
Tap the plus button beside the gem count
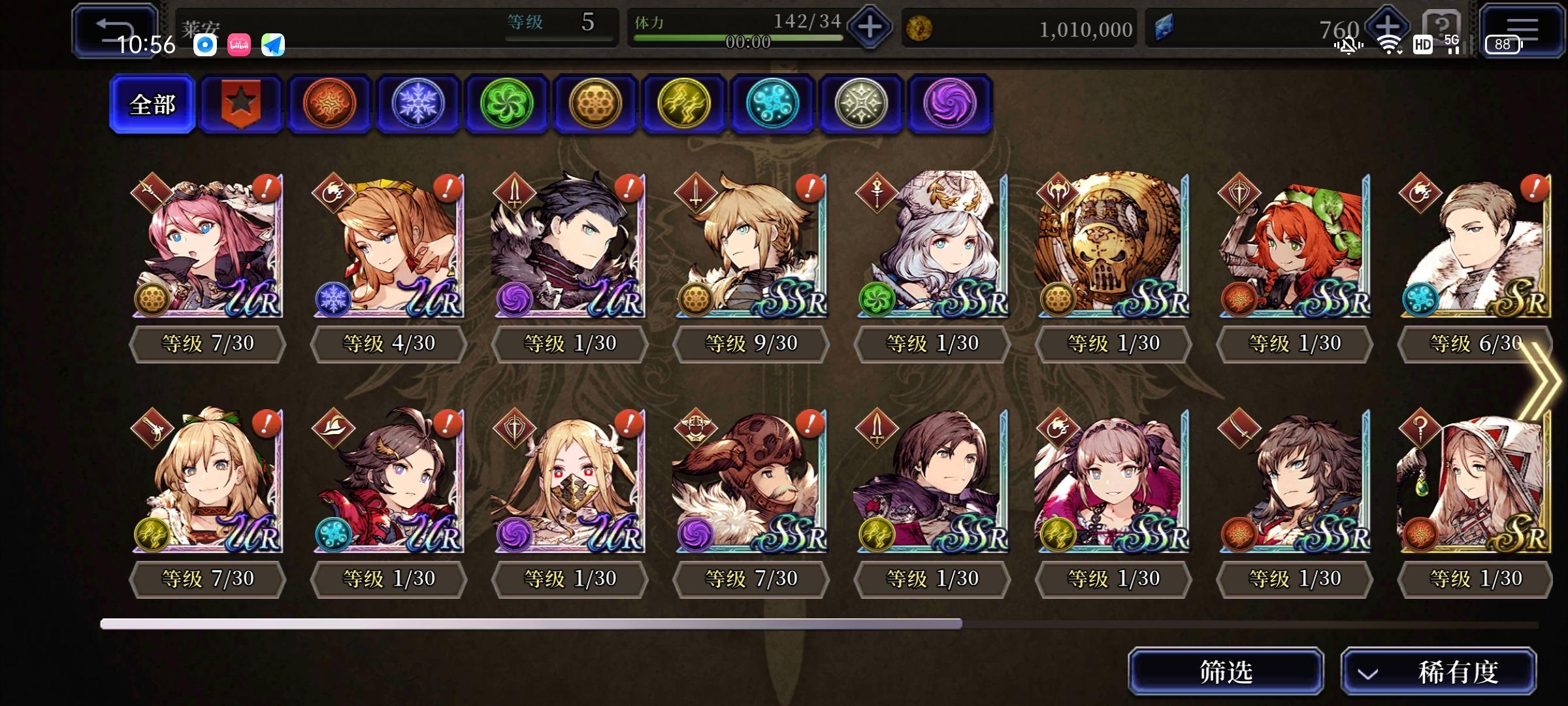click(x=1389, y=27)
